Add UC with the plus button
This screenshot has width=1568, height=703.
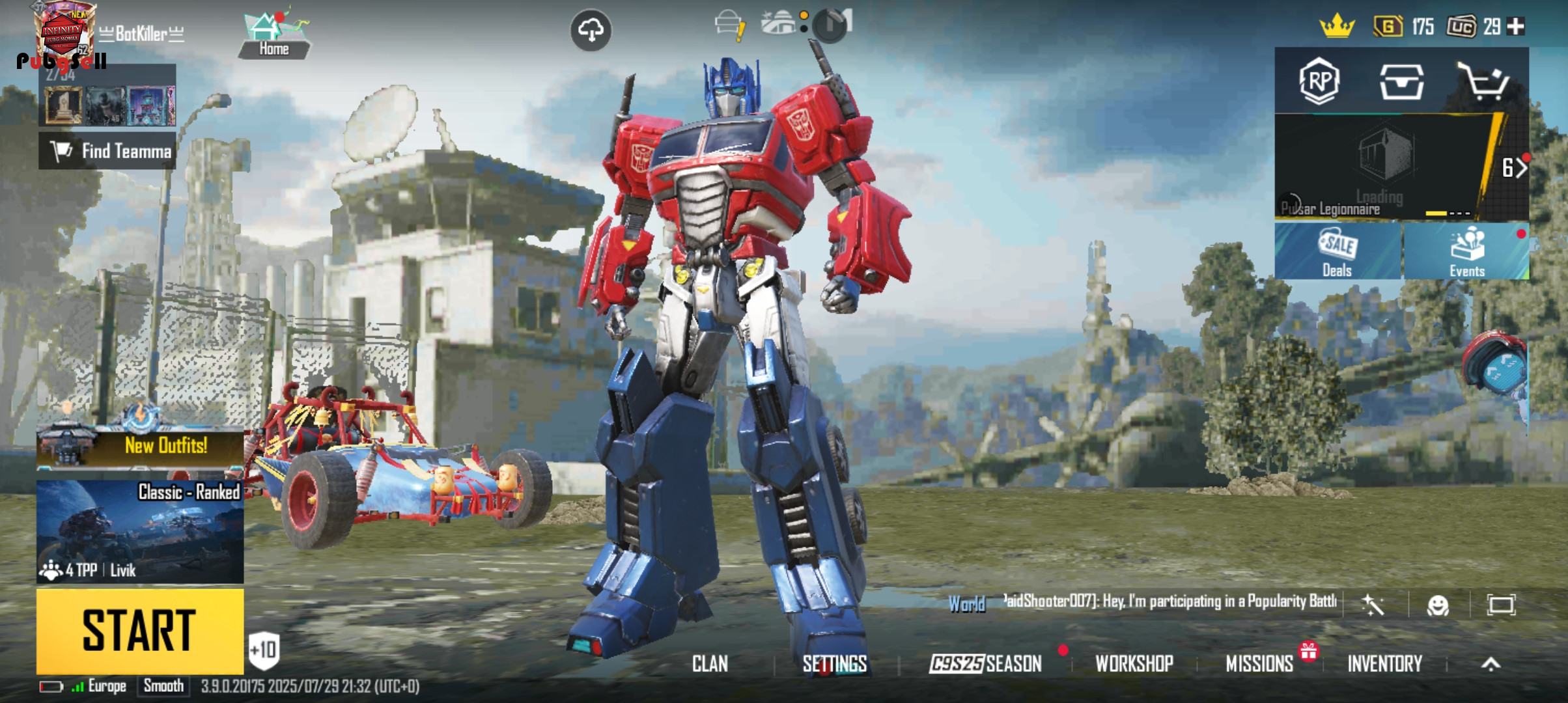pos(1516,27)
